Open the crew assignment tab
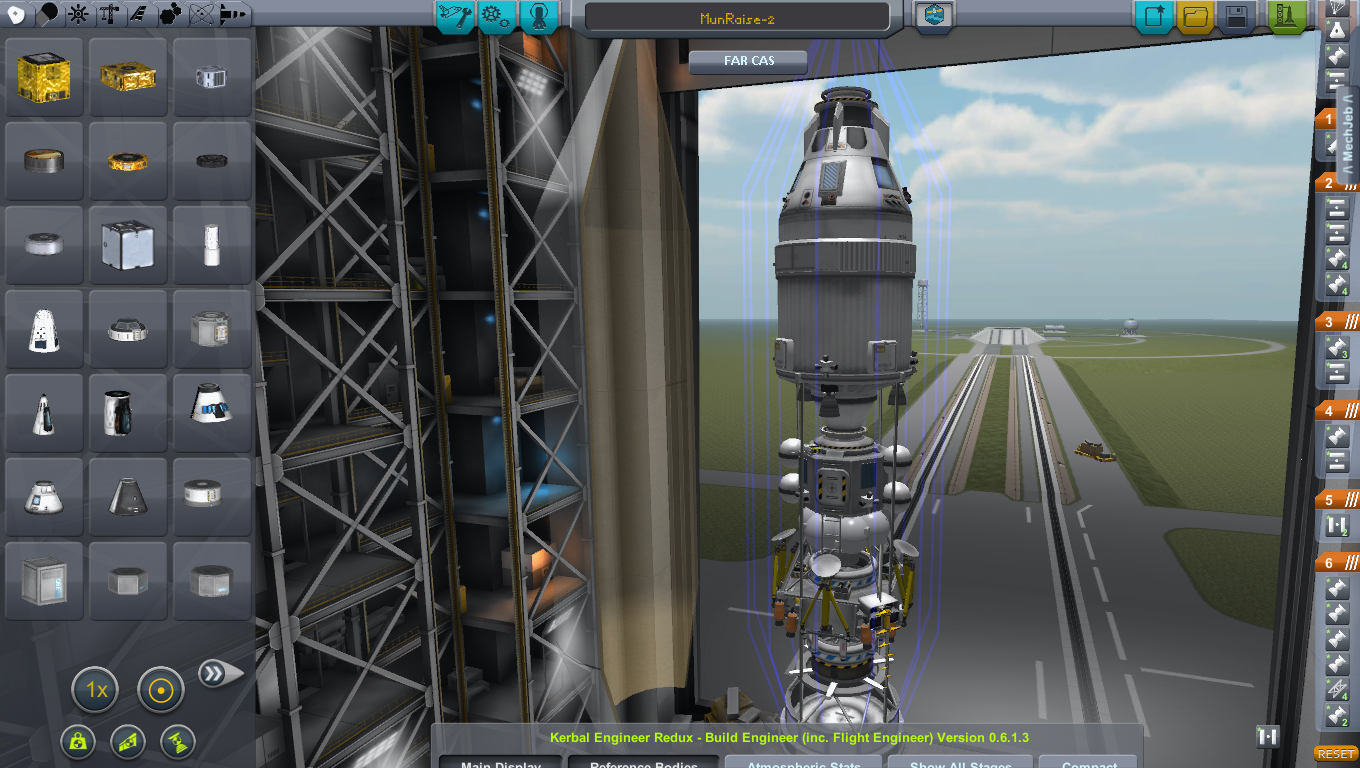The height and width of the screenshot is (768, 1360). [x=538, y=17]
